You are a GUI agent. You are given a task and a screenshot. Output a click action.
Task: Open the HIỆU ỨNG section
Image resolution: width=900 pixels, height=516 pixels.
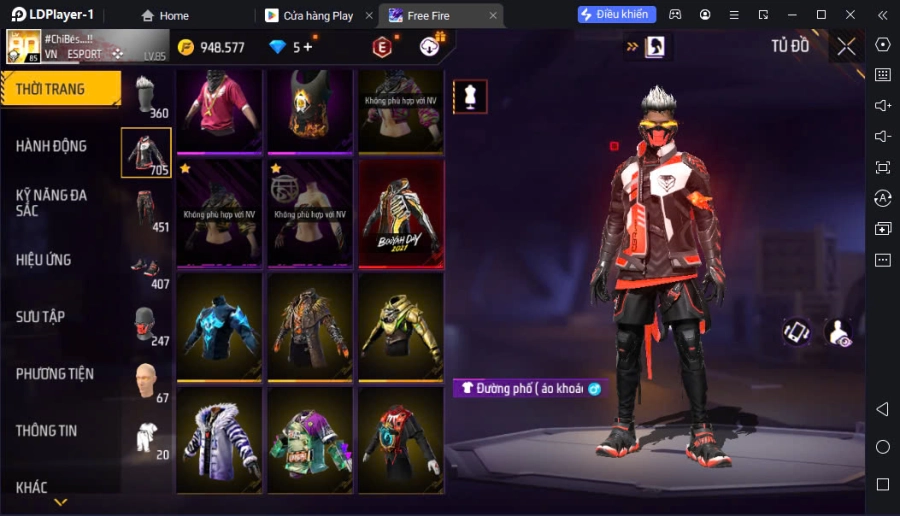tap(44, 260)
